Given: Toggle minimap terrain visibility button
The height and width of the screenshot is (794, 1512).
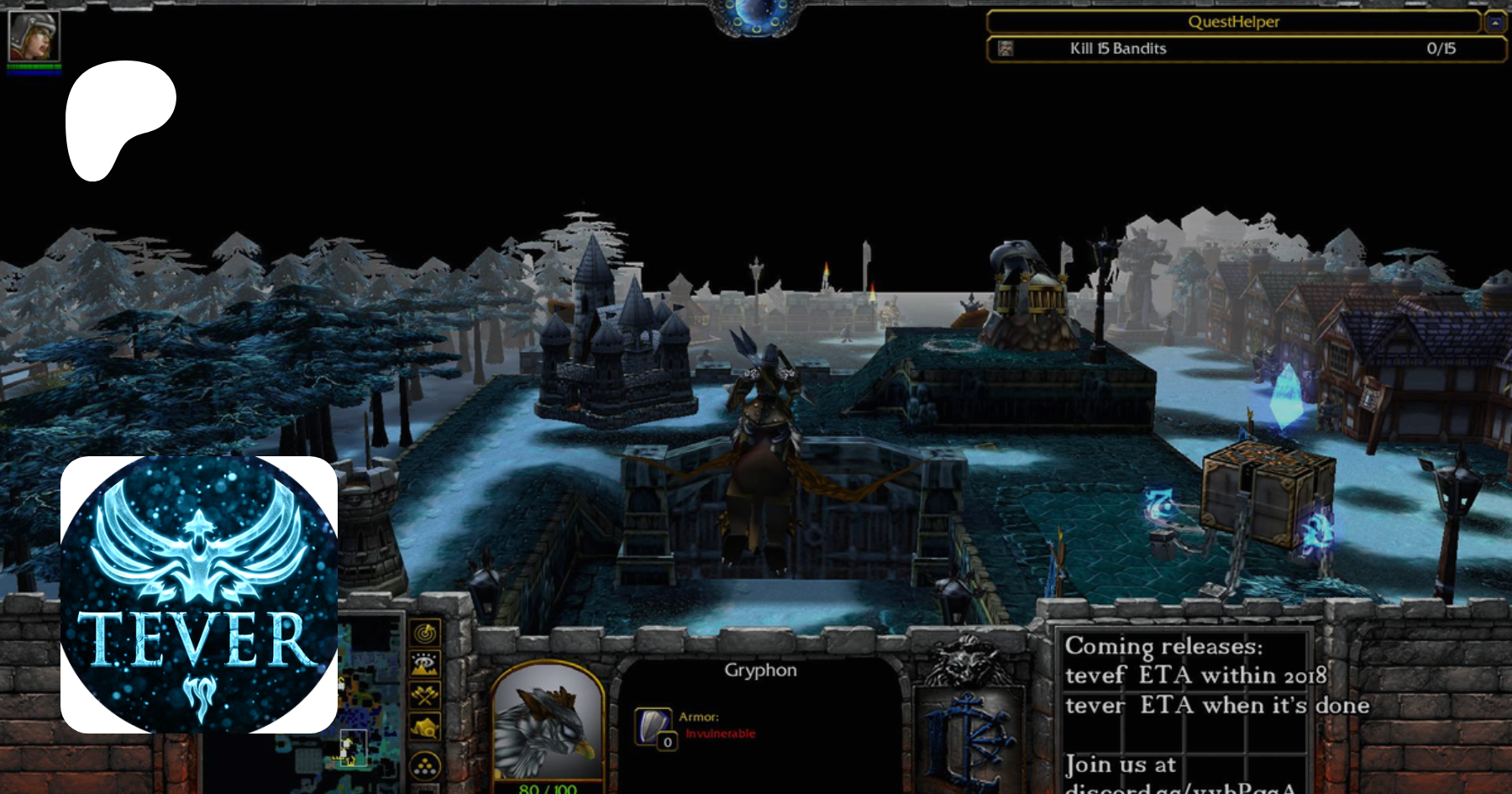Looking at the screenshot, I should [425, 664].
